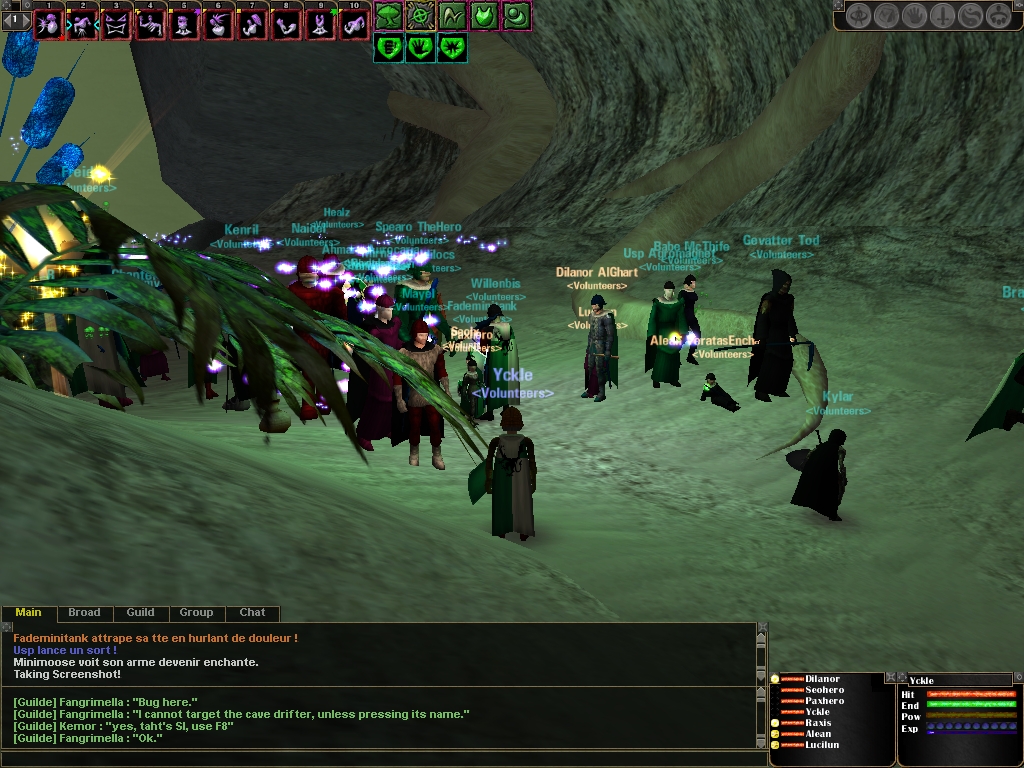
Task: Open the sword icon in the menu bar
Action: [x=943, y=16]
